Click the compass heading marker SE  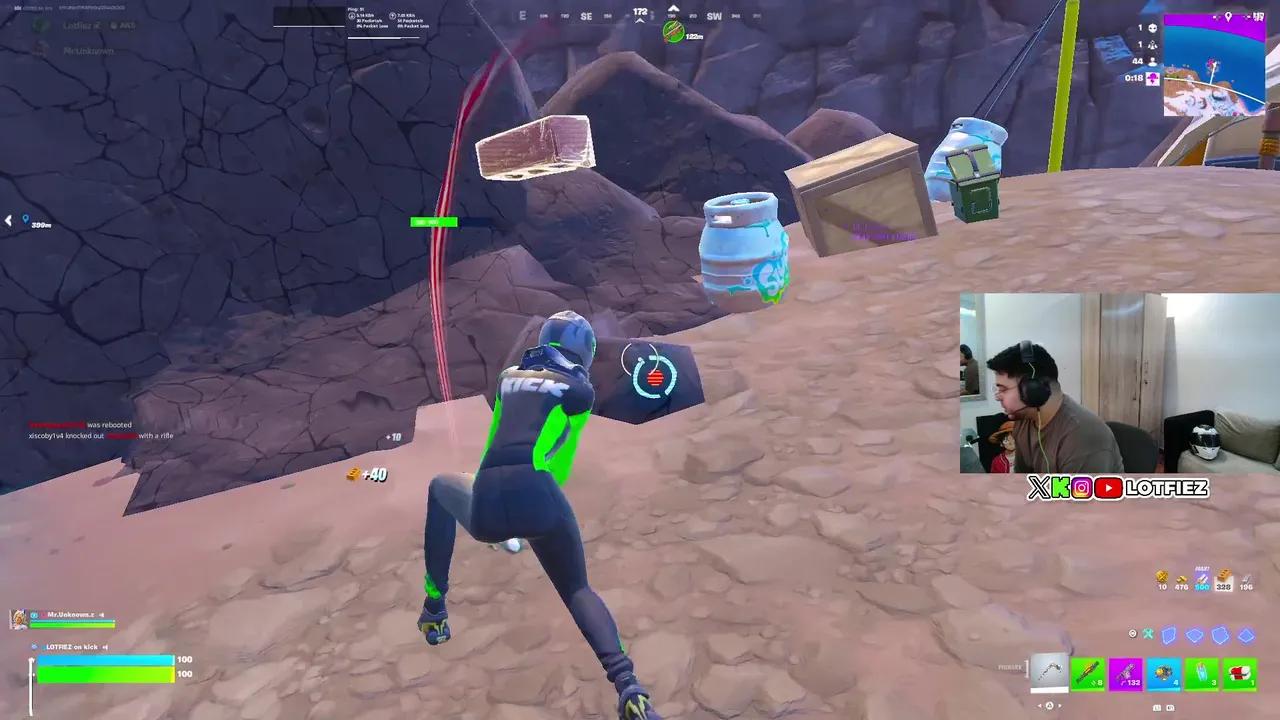pos(585,16)
